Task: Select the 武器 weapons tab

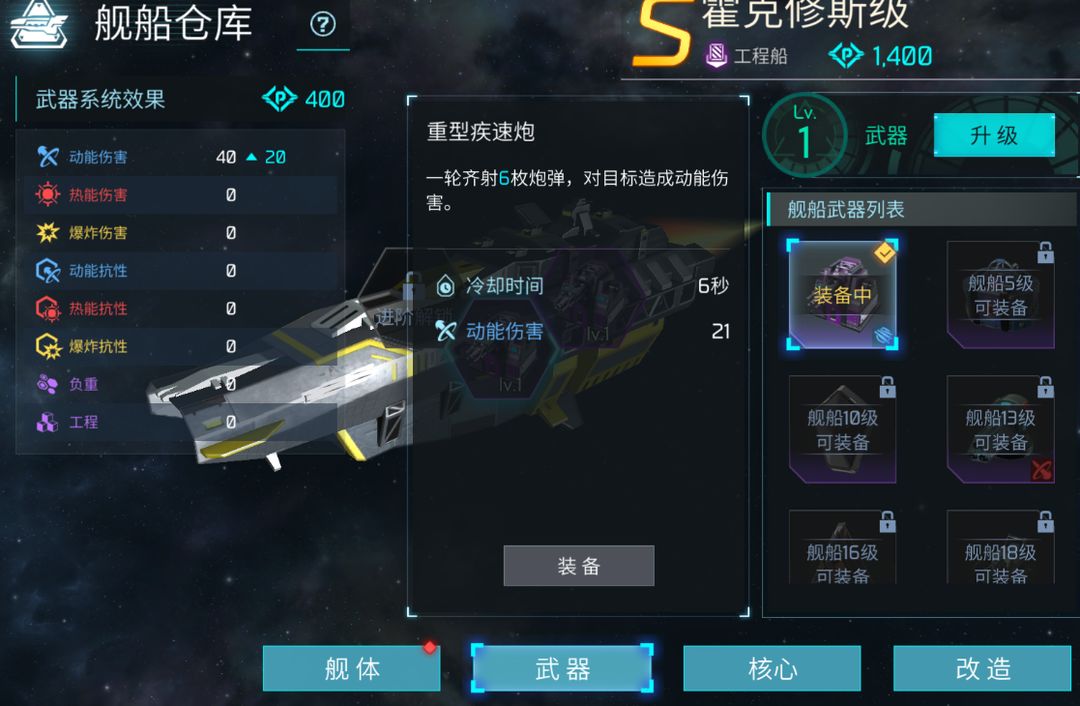Action: pos(562,668)
